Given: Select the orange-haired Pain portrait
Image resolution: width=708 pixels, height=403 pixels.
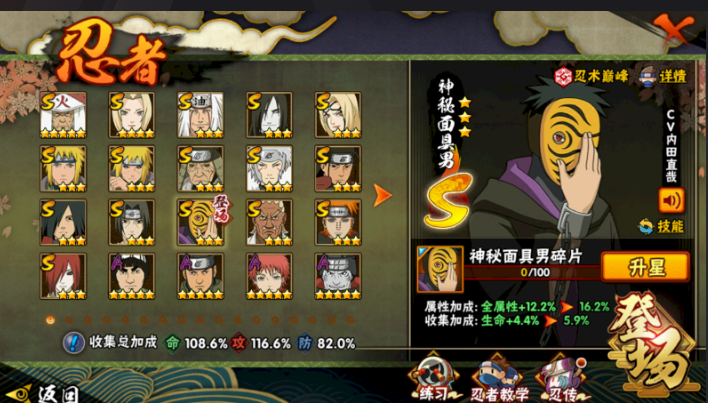Looking at the screenshot, I should pyautogui.click(x=338, y=222).
